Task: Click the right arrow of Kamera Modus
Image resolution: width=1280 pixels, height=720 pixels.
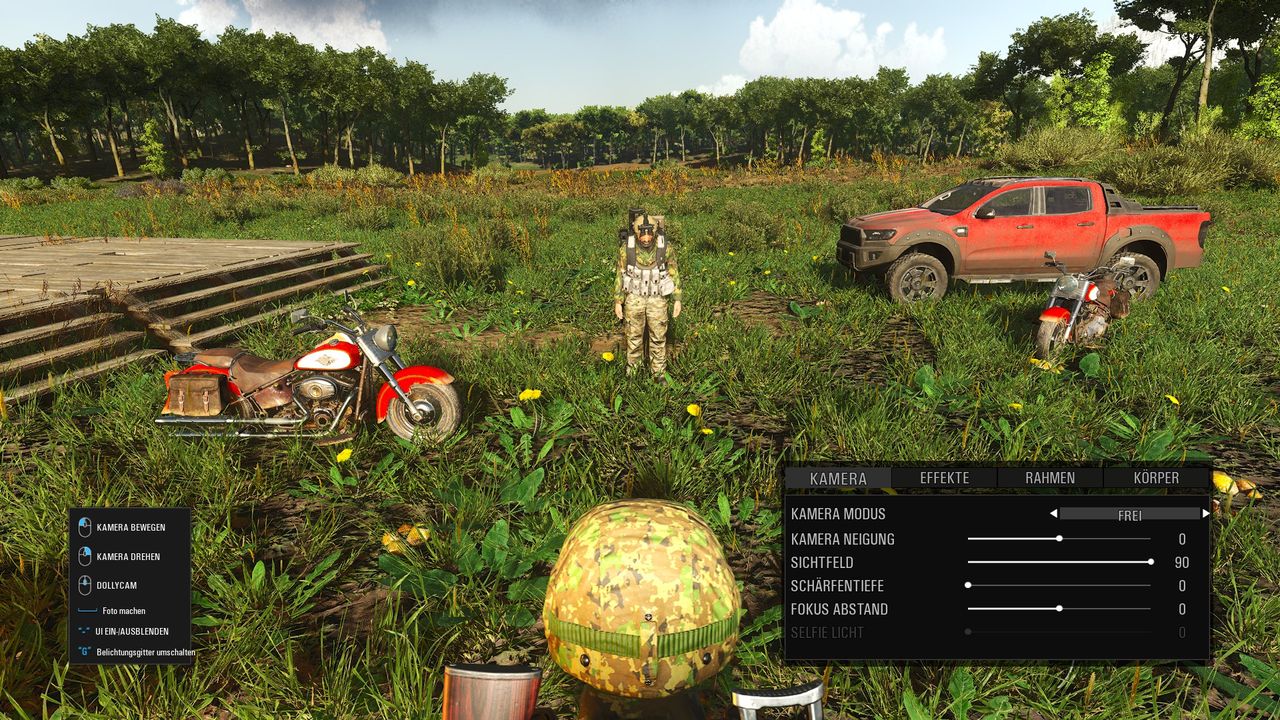Action: (x=1205, y=514)
